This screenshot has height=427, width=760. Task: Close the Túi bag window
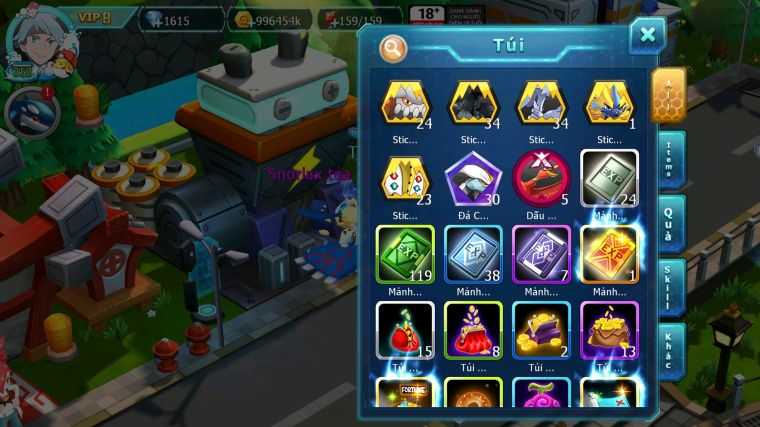pos(647,36)
